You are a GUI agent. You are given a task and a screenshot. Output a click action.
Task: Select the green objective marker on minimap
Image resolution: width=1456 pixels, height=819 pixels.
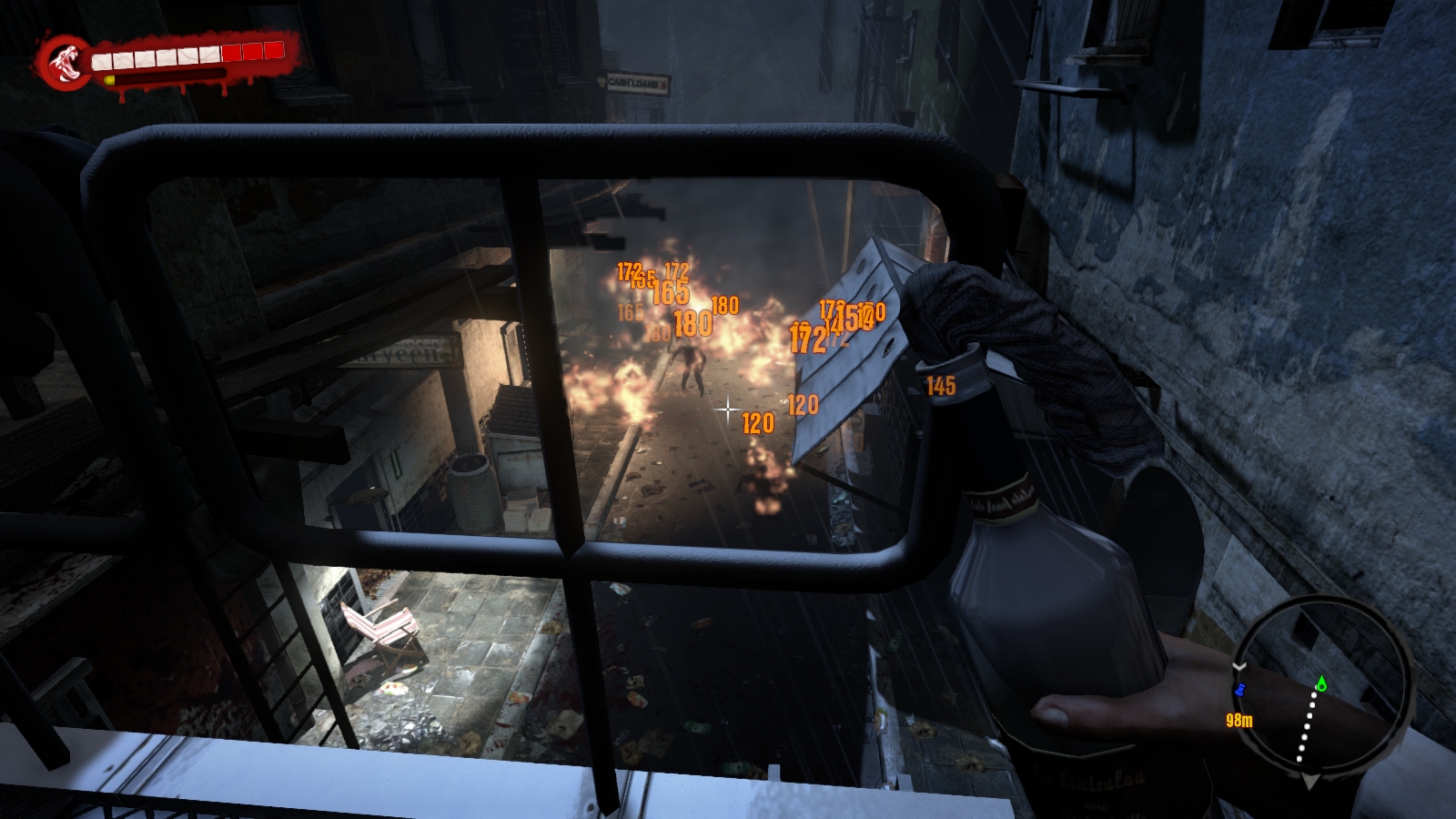point(1321,682)
